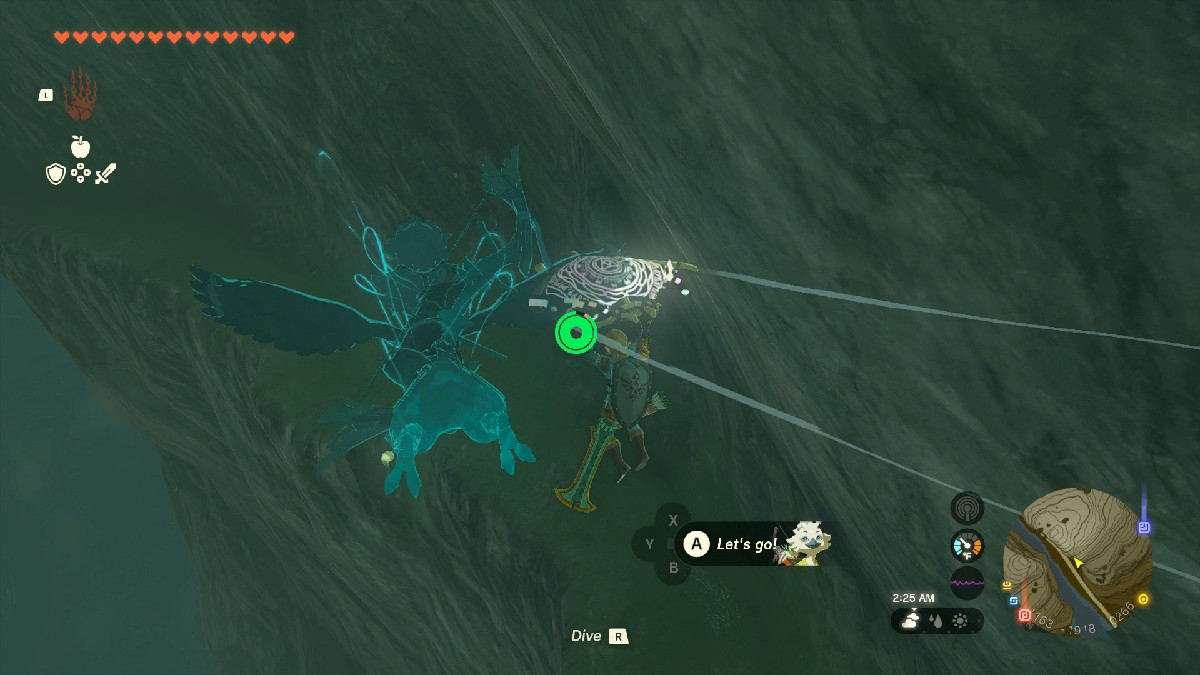1200x675 pixels.
Task: Choose the sword weapon icon
Action: 106,174
